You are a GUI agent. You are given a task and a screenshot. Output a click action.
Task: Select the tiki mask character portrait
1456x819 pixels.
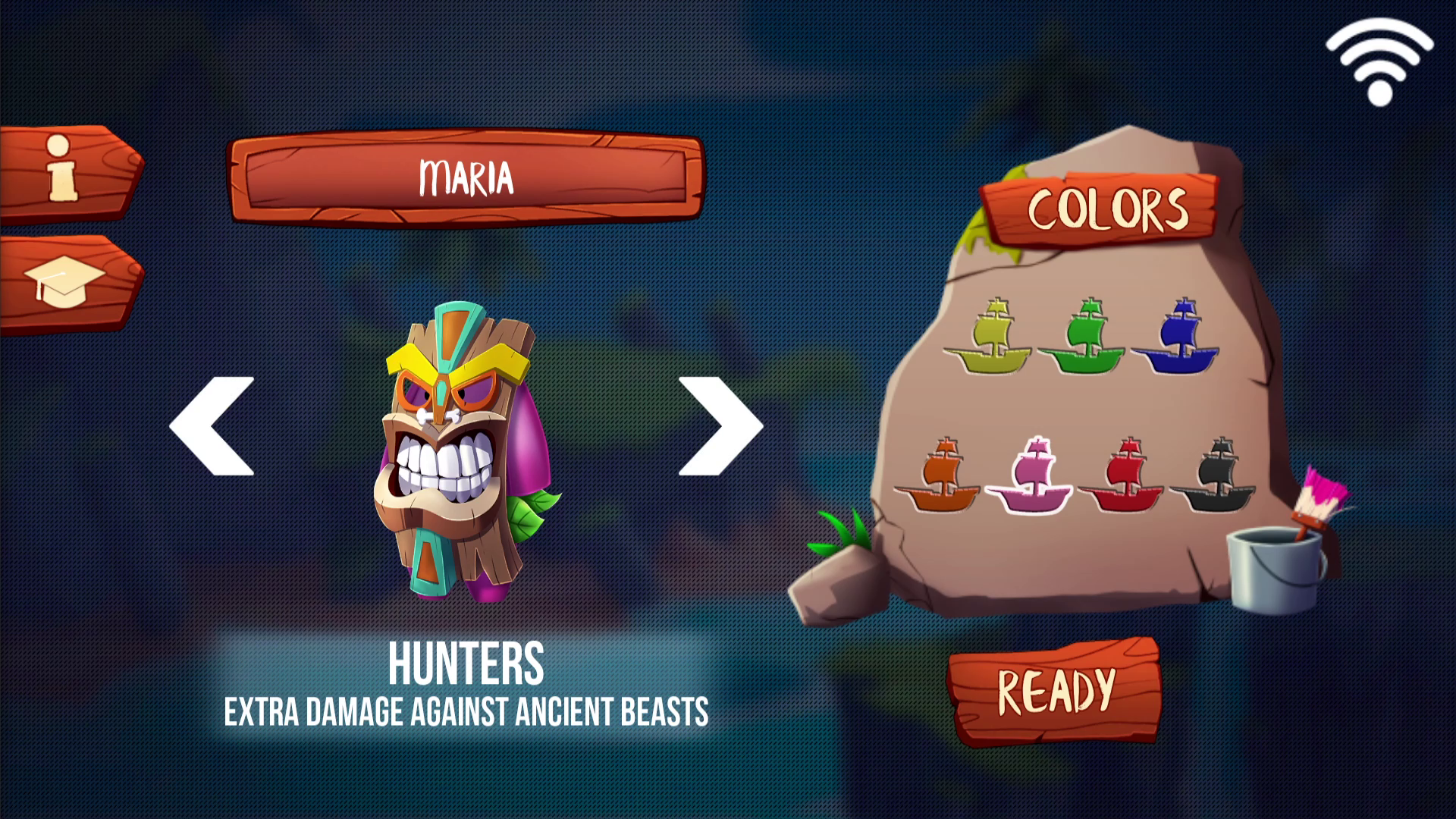click(455, 455)
